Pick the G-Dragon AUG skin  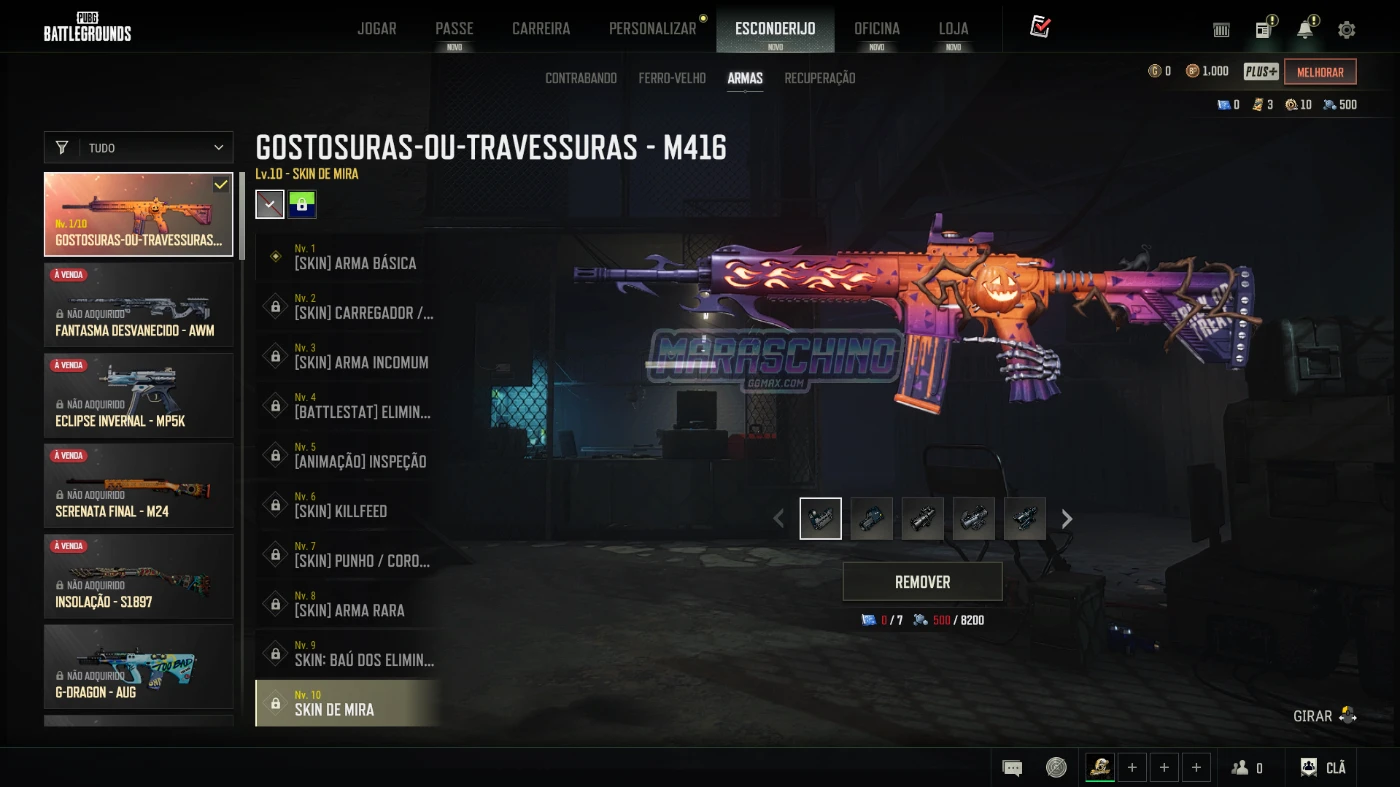tap(138, 666)
